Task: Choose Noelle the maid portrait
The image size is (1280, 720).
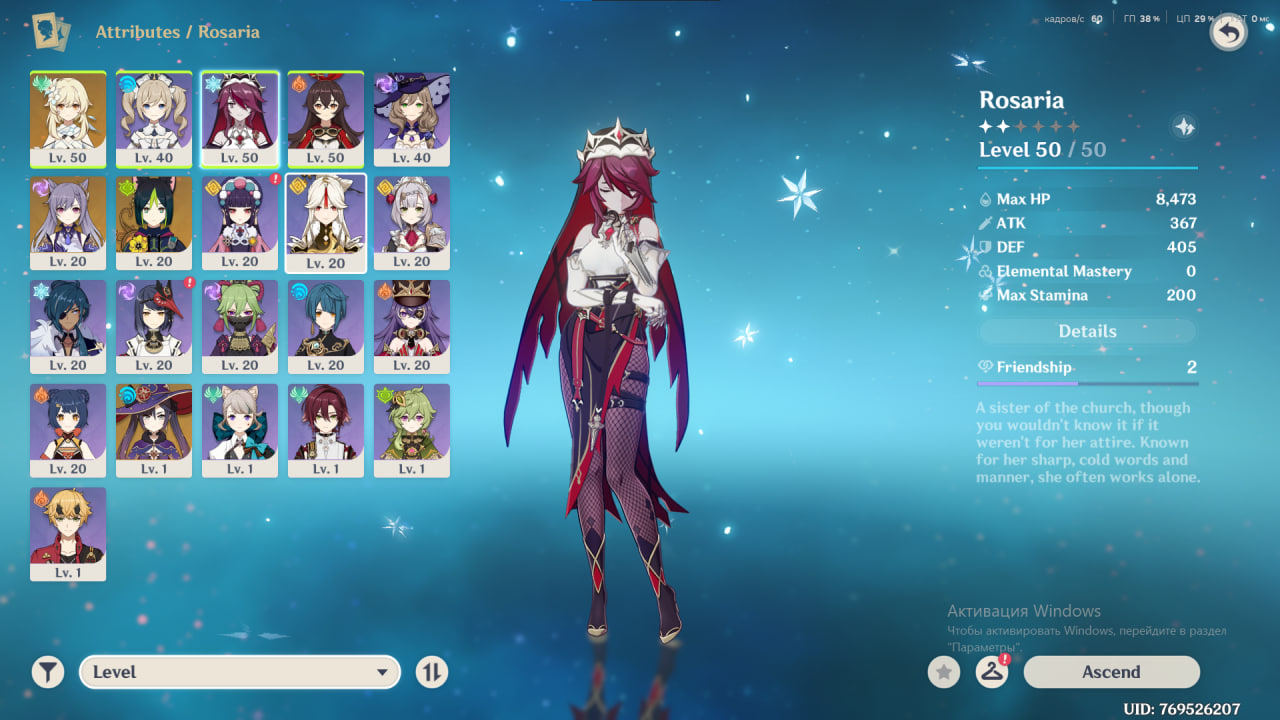Action: coord(412,222)
